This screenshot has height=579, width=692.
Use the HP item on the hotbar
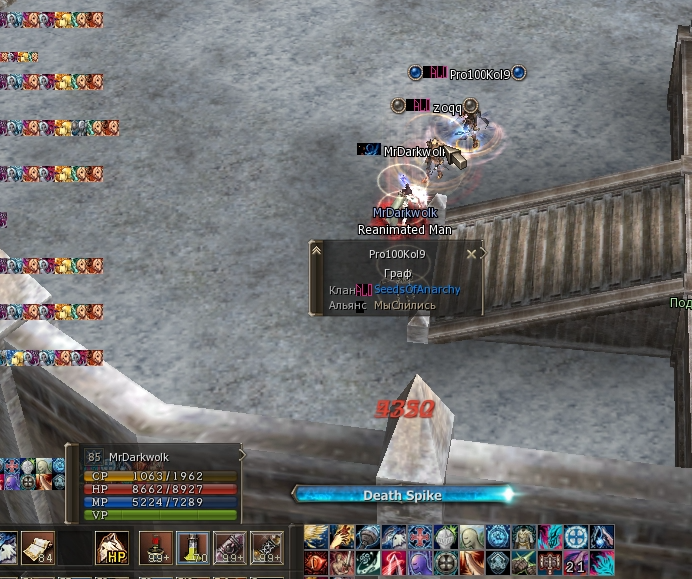[x=112, y=547]
